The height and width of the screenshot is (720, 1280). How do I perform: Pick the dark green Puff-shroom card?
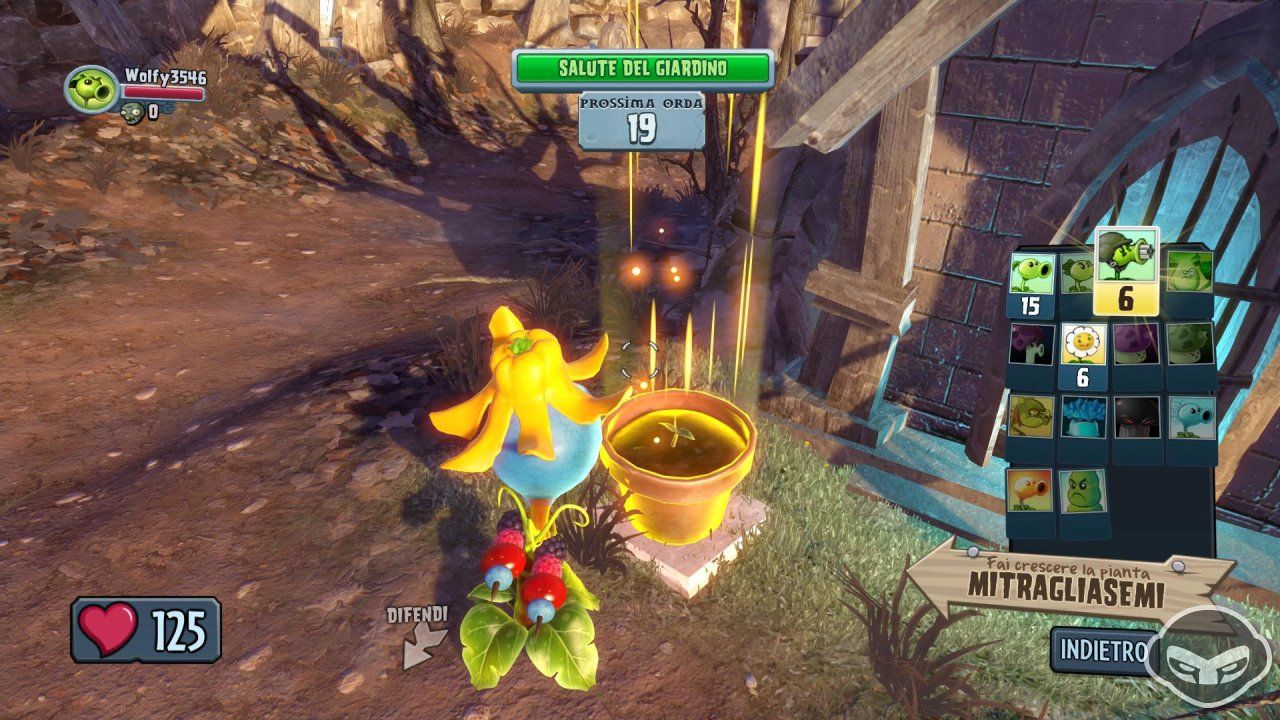[1190, 345]
